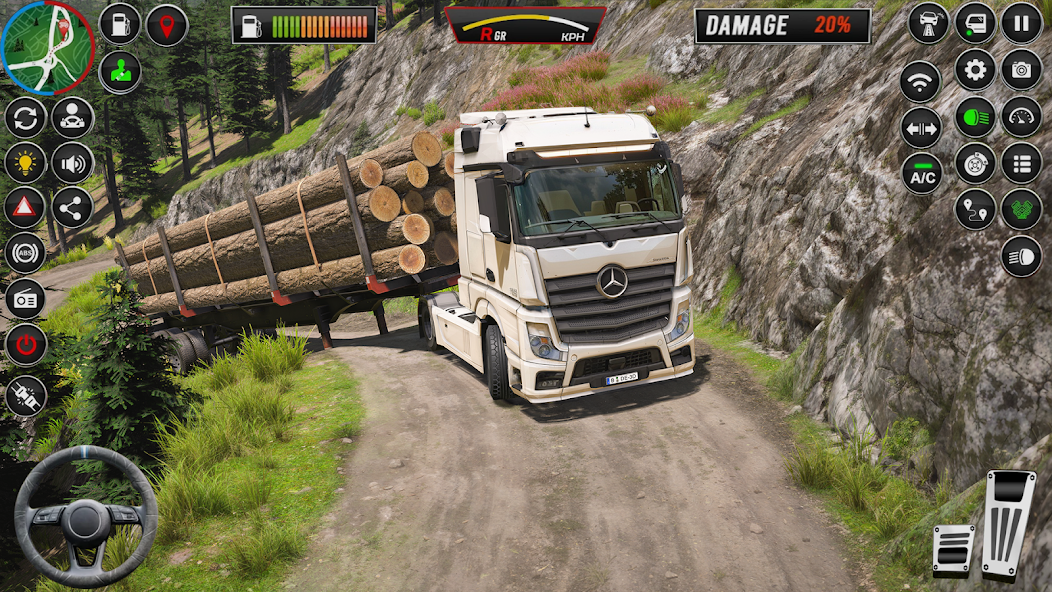The image size is (1052, 592).
Task: Activate the hazard triangle lights
Action: pyautogui.click(x=25, y=208)
